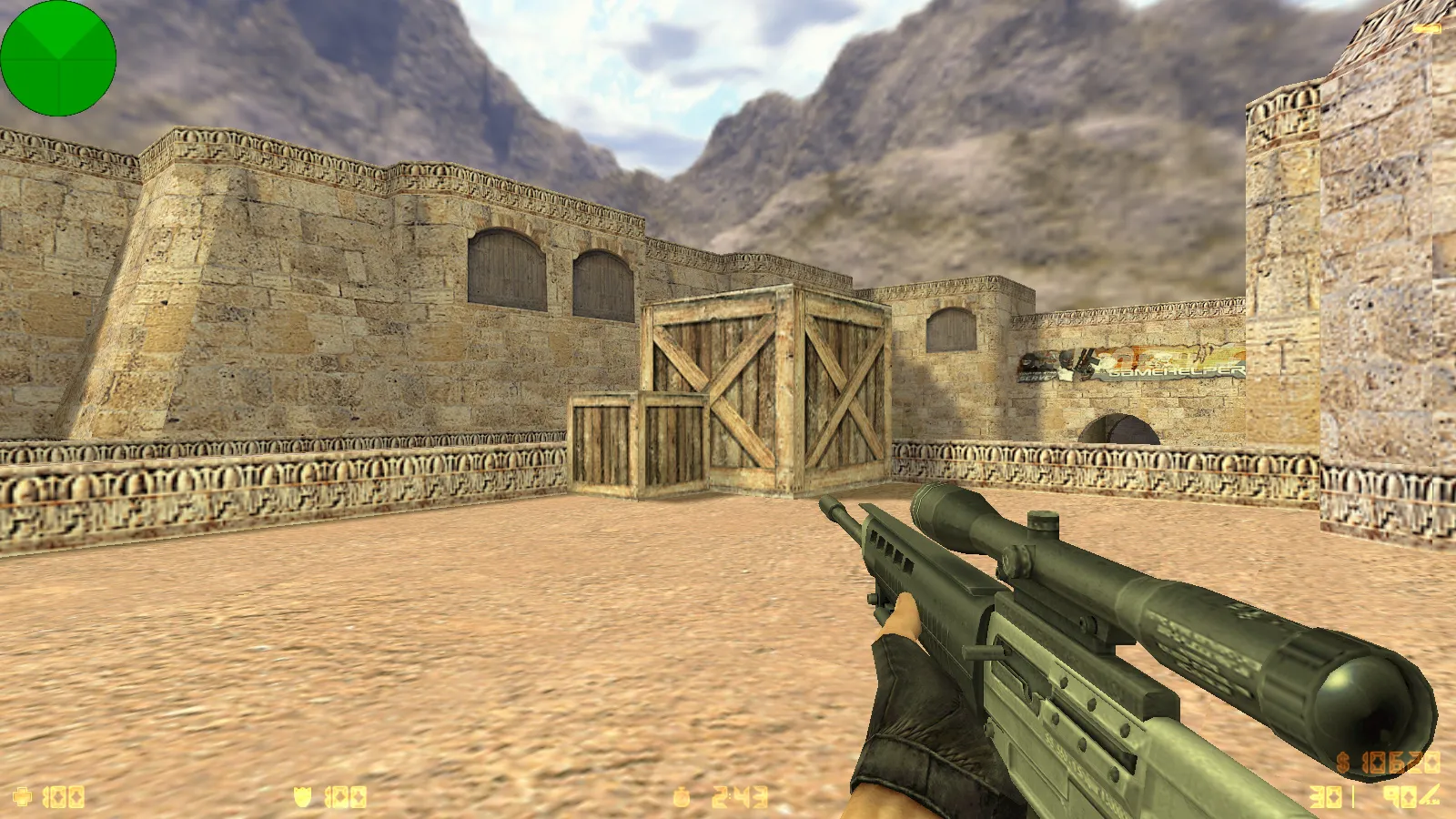This screenshot has height=819, width=1456.
Task: Click the smaller stacked wooden crates
Action: coord(637,446)
